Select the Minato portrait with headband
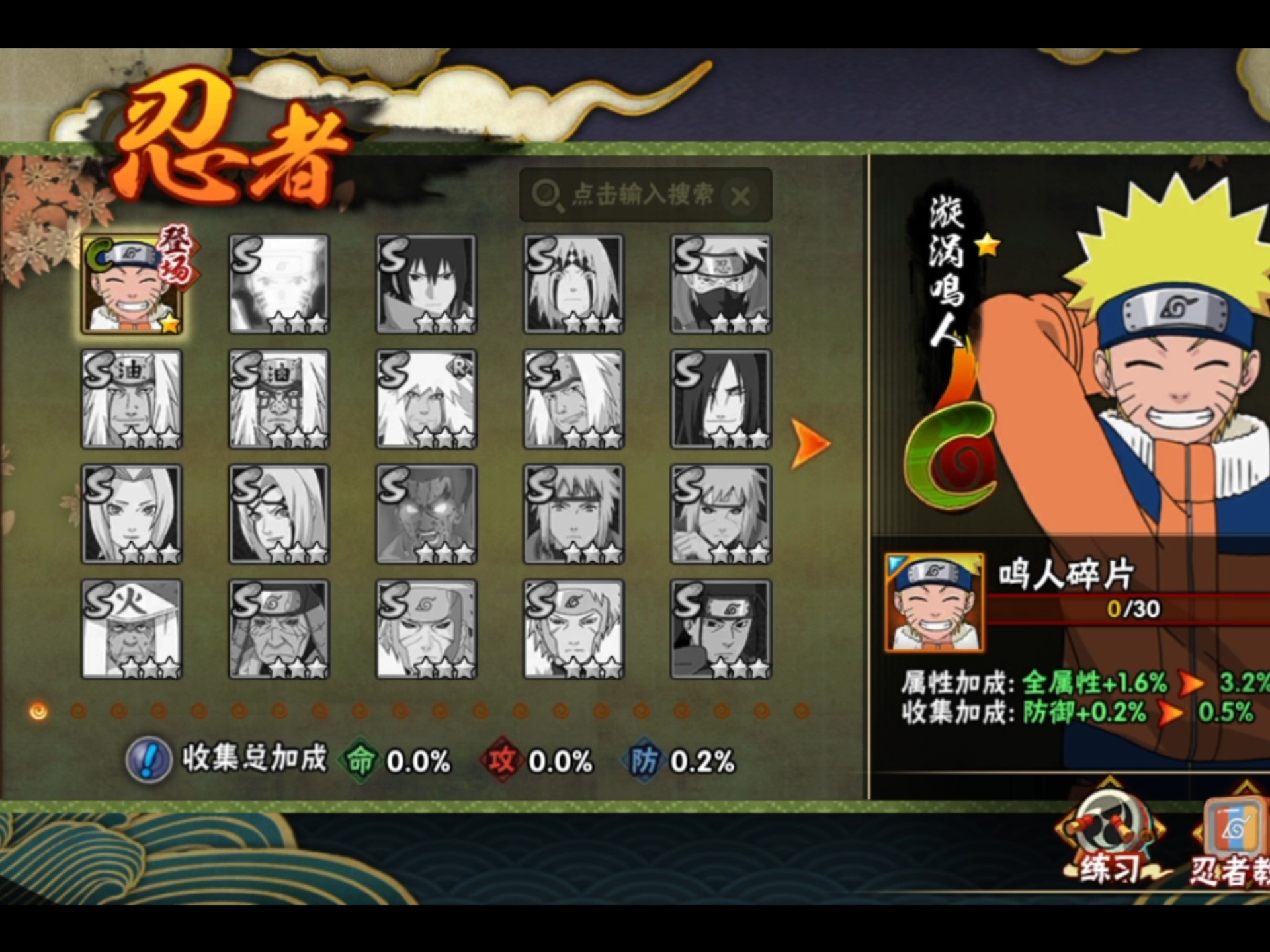 click(x=573, y=514)
